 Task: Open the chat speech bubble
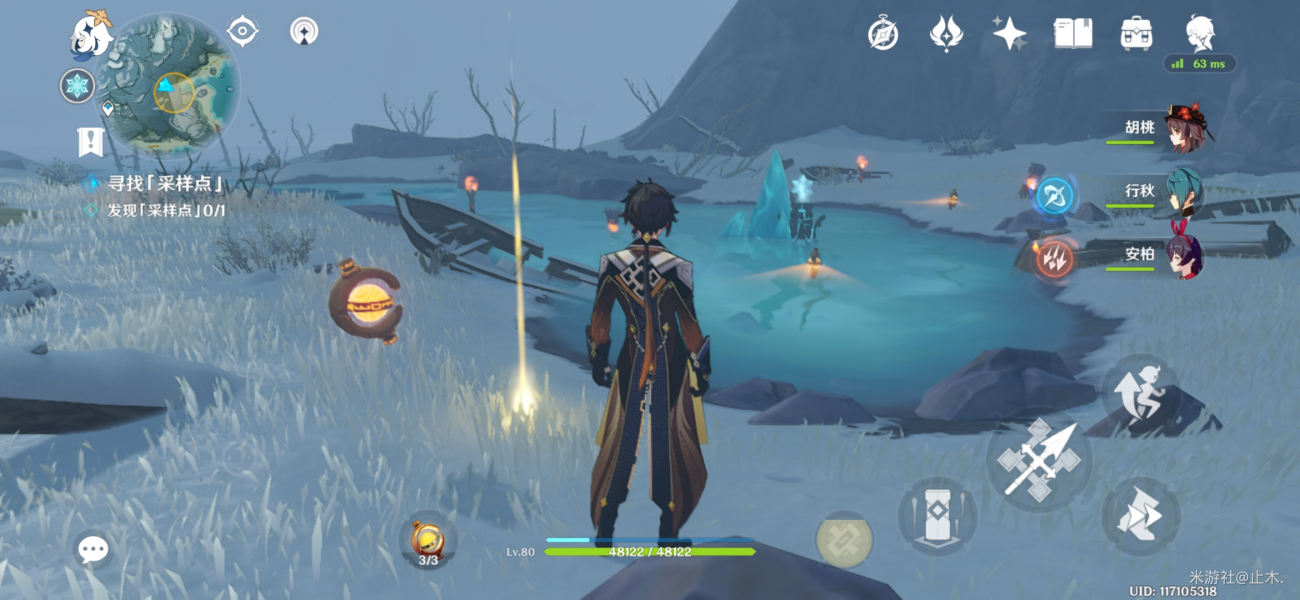93,548
